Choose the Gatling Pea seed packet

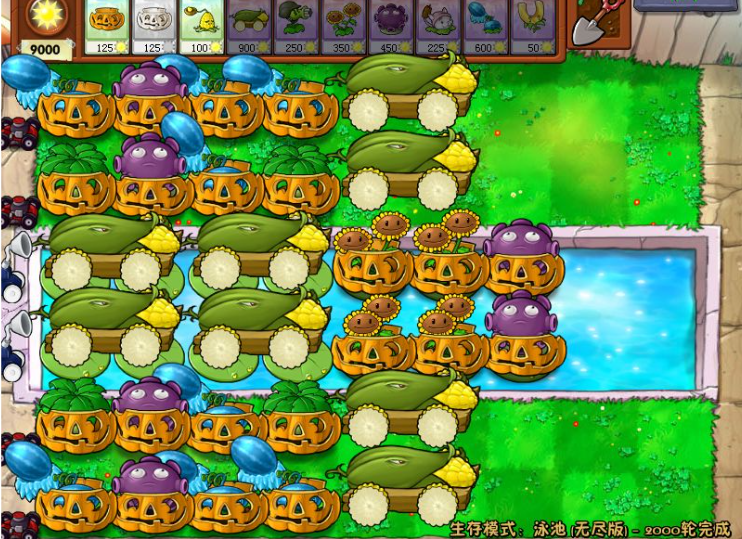(296, 26)
